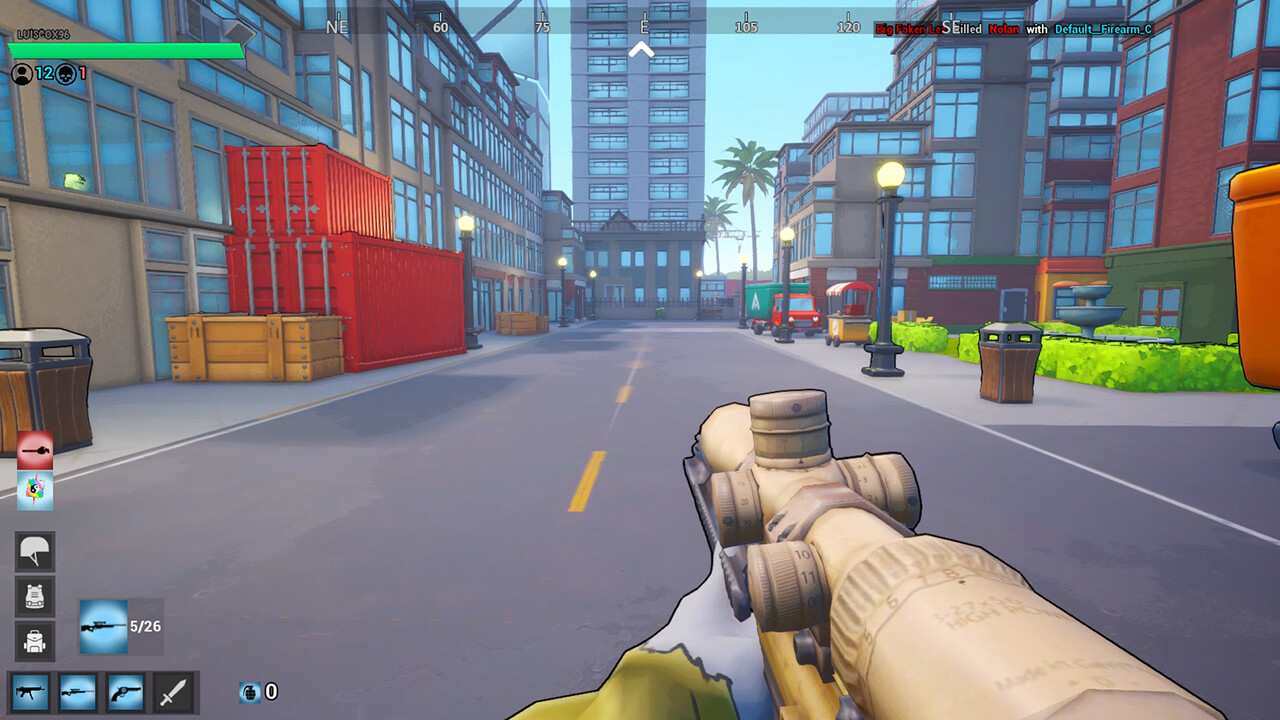The height and width of the screenshot is (720, 1280).
Task: Click the player count icon showing 12
Action: coord(20,72)
